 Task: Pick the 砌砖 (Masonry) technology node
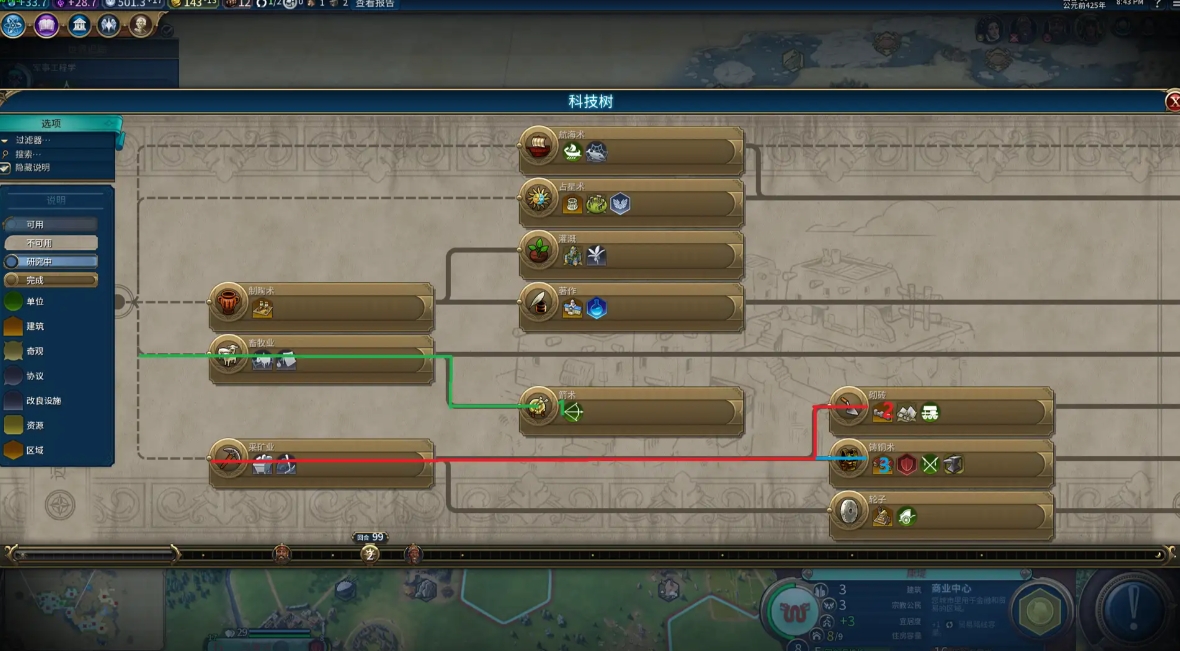tap(941, 411)
